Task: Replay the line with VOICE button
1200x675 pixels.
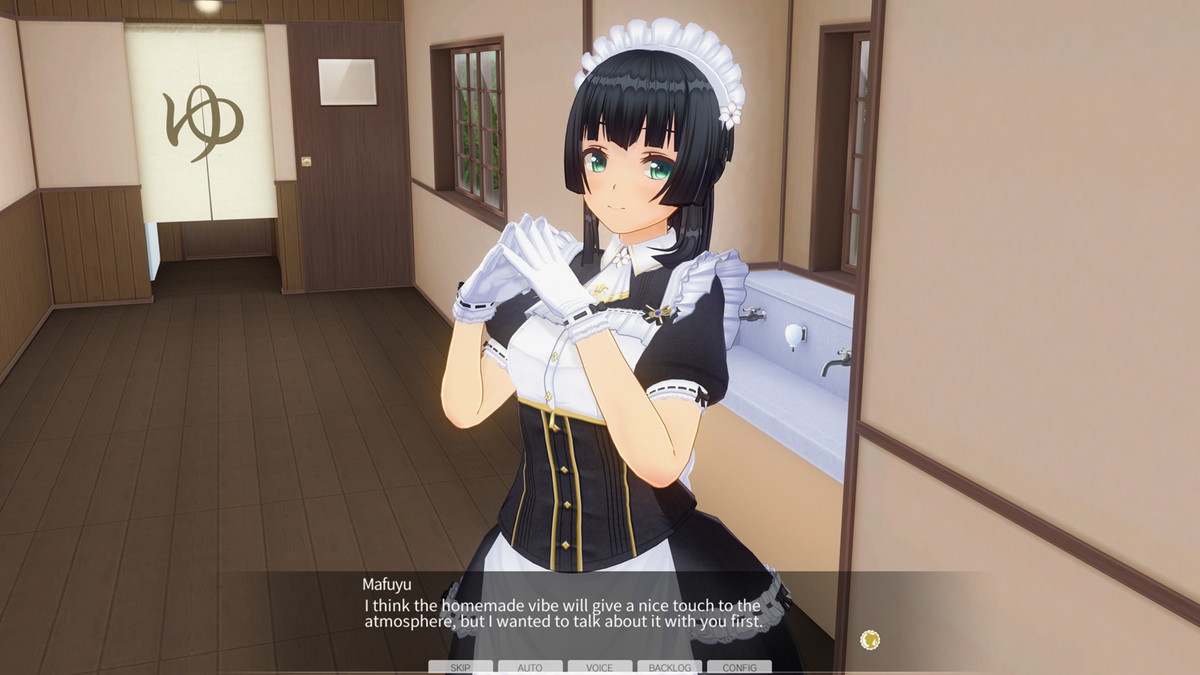Action: pos(600,667)
